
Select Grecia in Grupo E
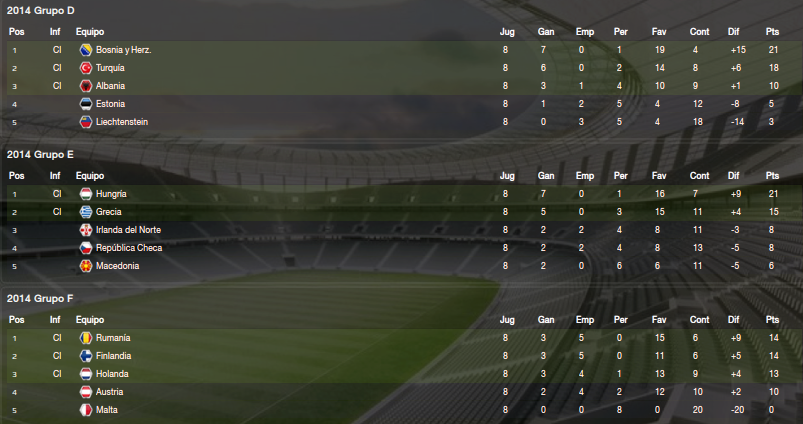109,212
